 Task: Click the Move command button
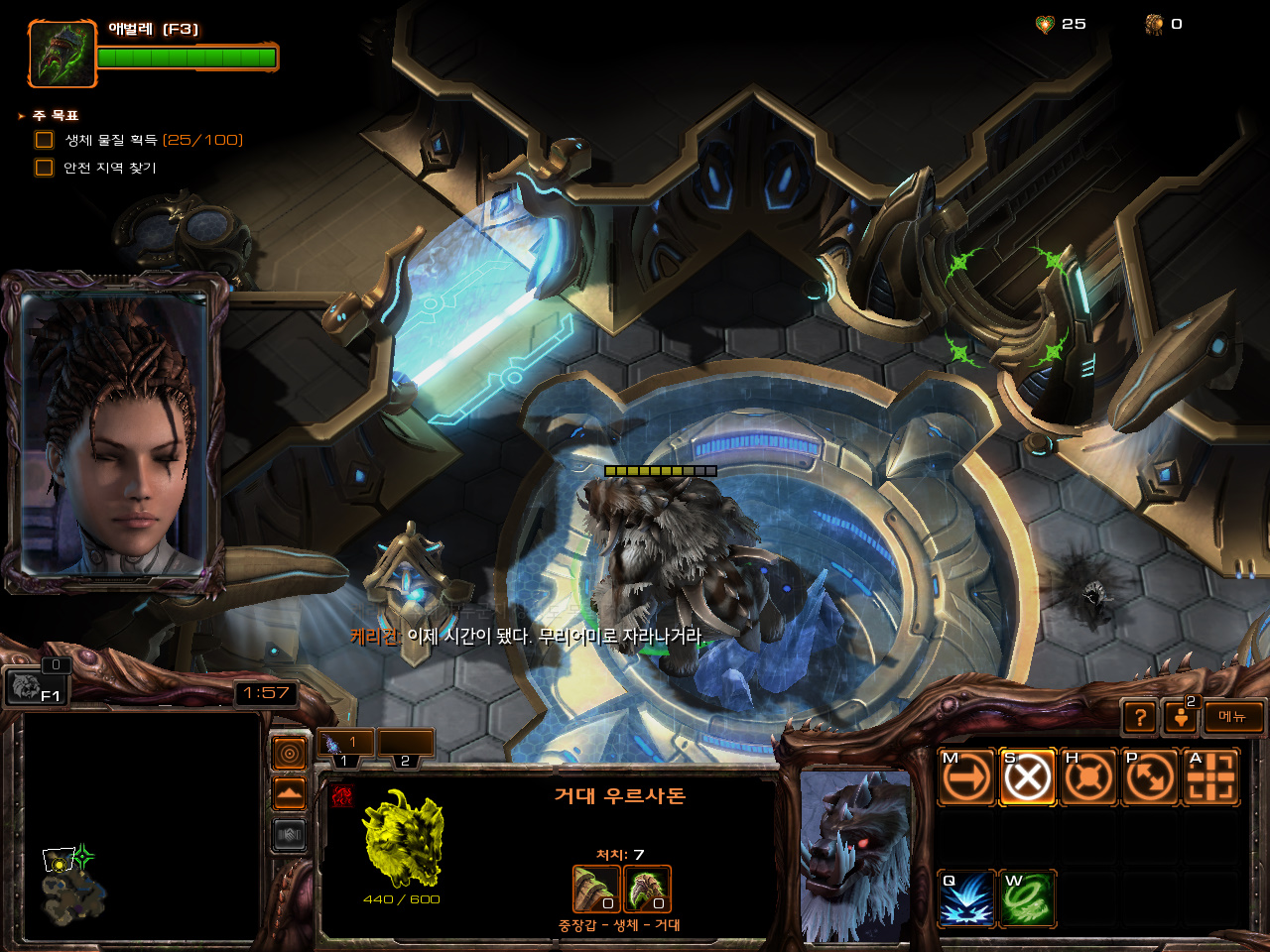point(966,776)
